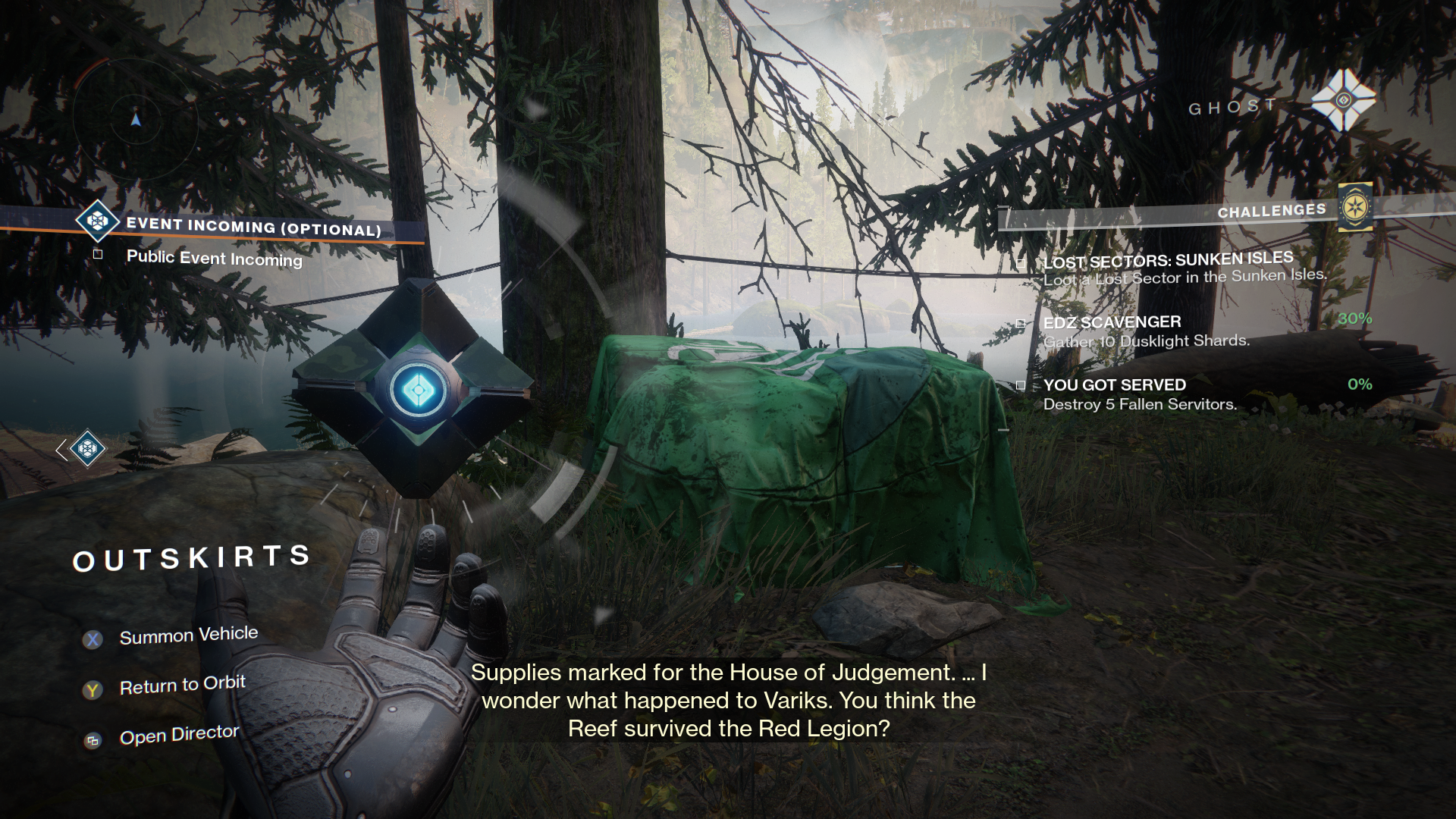Screen dimensions: 1456x819
Task: Select the Summon Vehicle option
Action: coord(188,635)
